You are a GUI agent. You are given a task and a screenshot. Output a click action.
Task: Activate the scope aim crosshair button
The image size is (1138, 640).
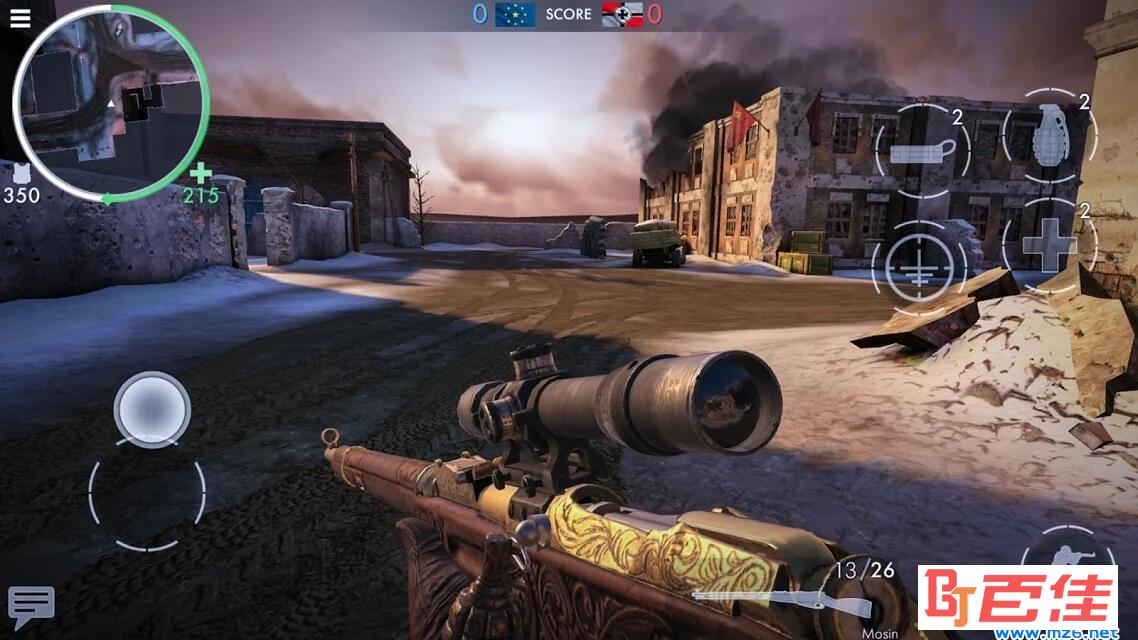918,266
